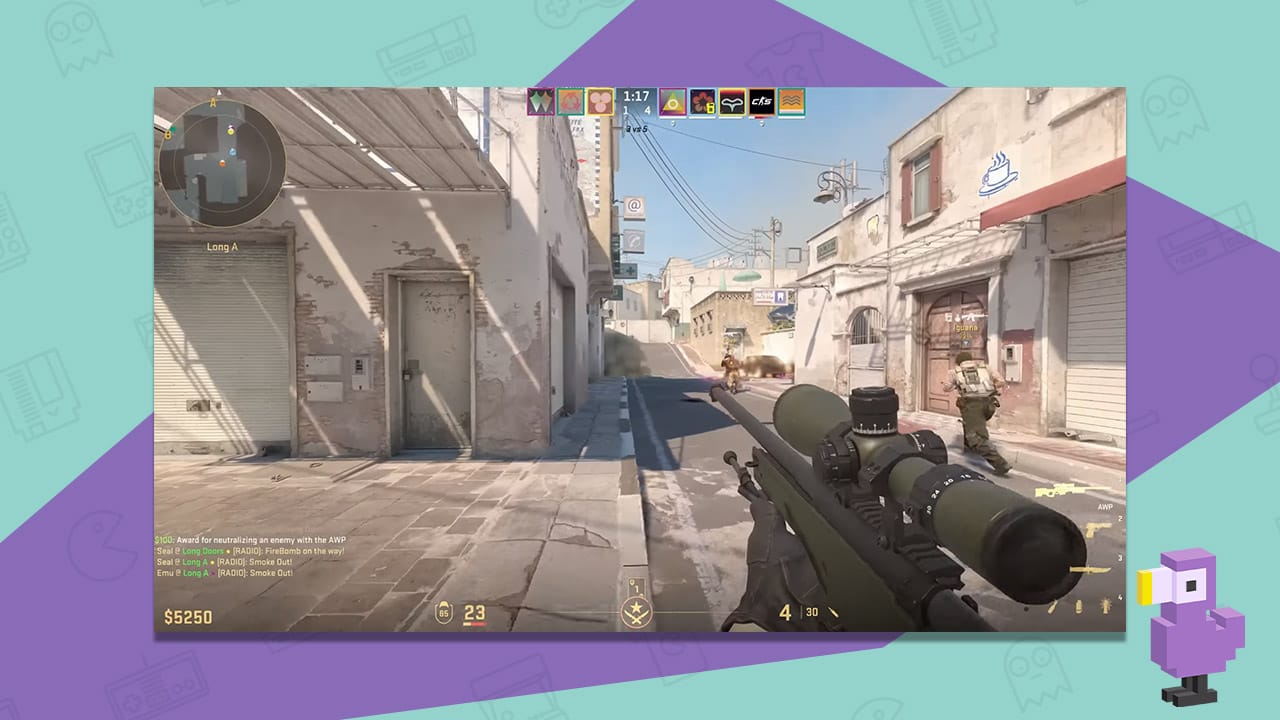Click the avatar with the yellow defuse kit badge
The width and height of the screenshot is (1280, 720).
pos(701,100)
